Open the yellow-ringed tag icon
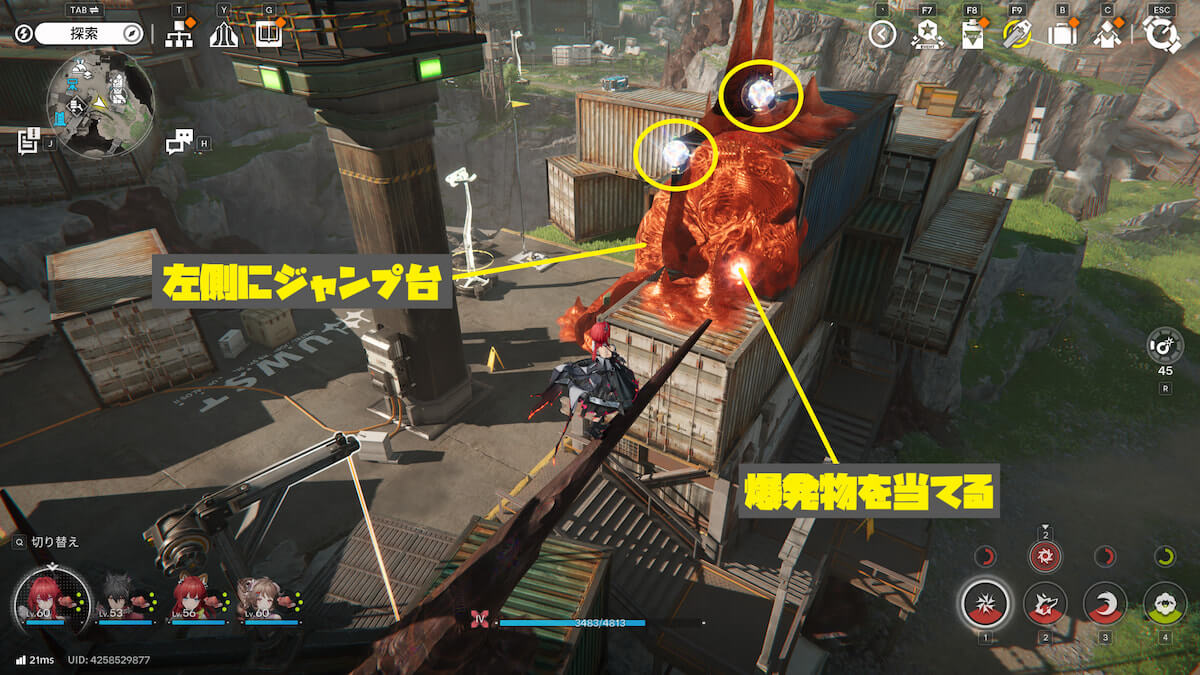 tap(1016, 35)
